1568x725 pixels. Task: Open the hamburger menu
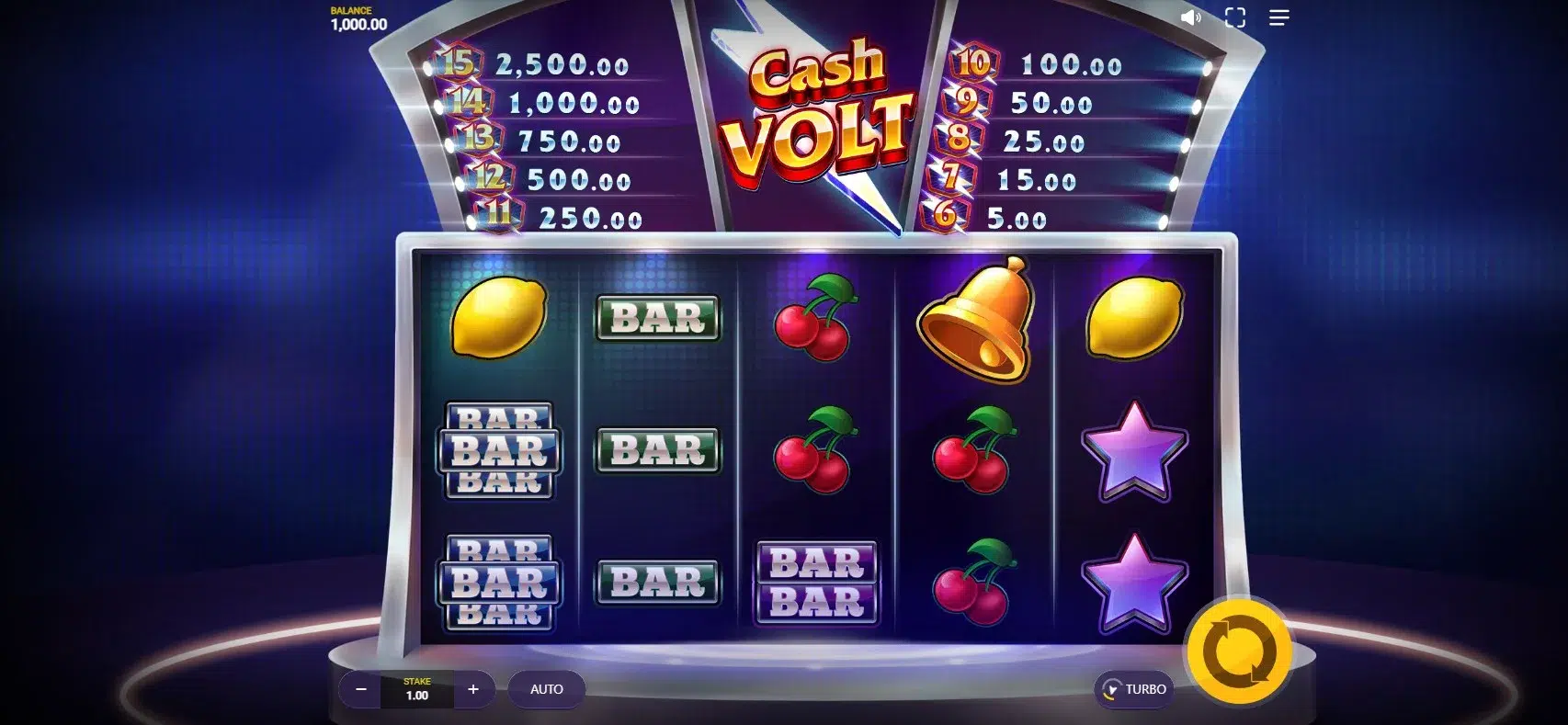[1278, 17]
